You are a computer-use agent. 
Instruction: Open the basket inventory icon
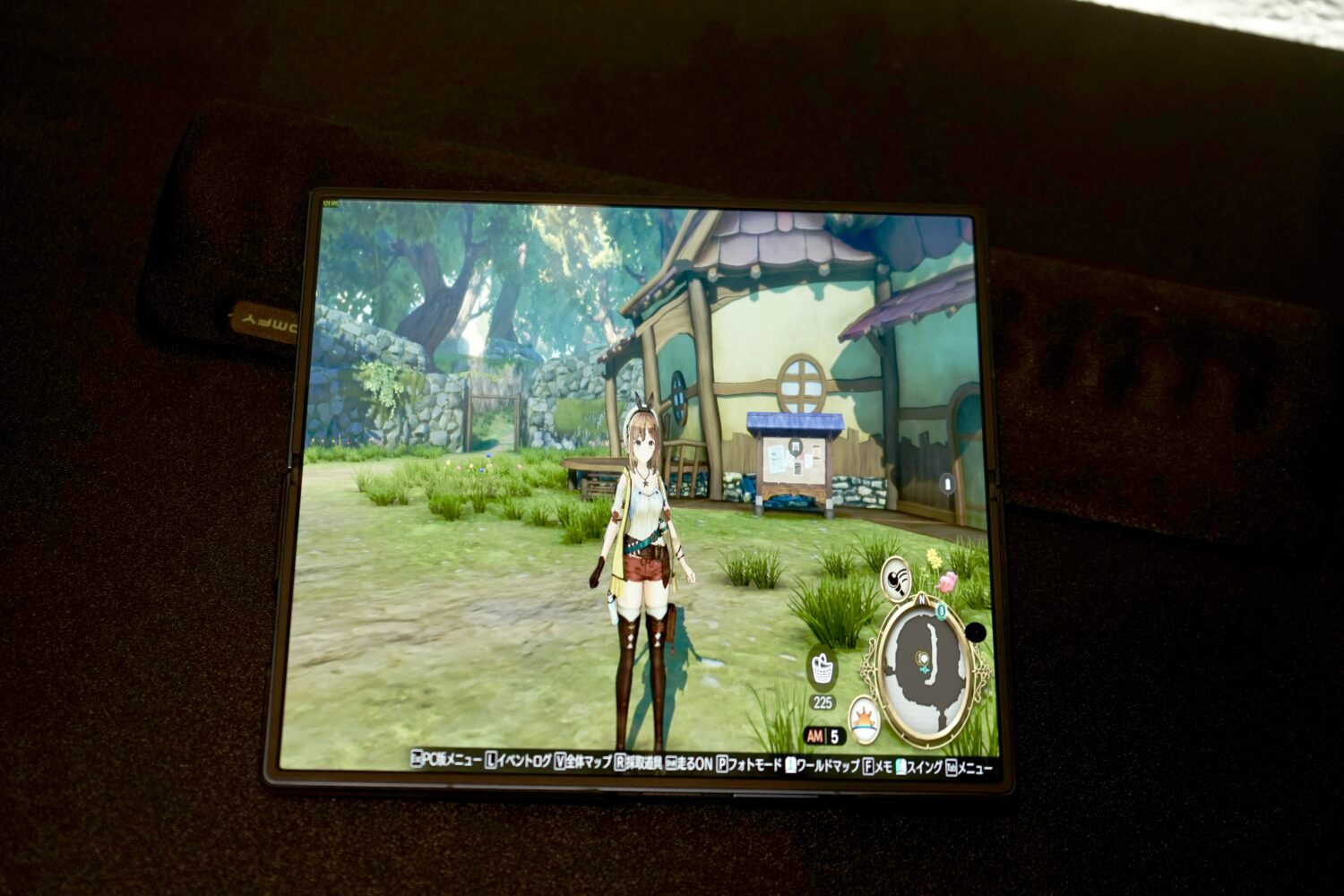pos(823,668)
